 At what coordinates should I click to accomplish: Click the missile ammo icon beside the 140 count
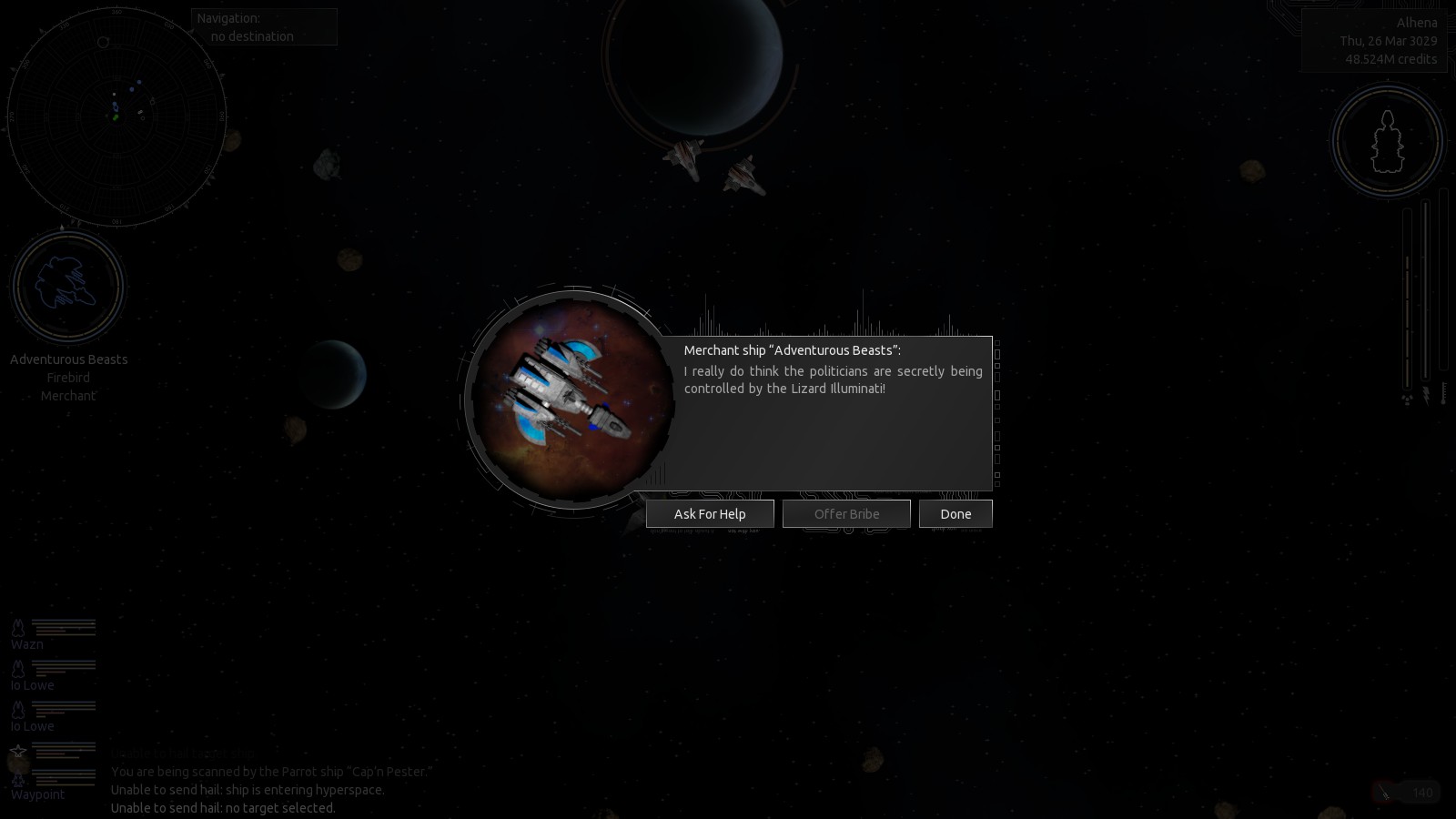1383,792
